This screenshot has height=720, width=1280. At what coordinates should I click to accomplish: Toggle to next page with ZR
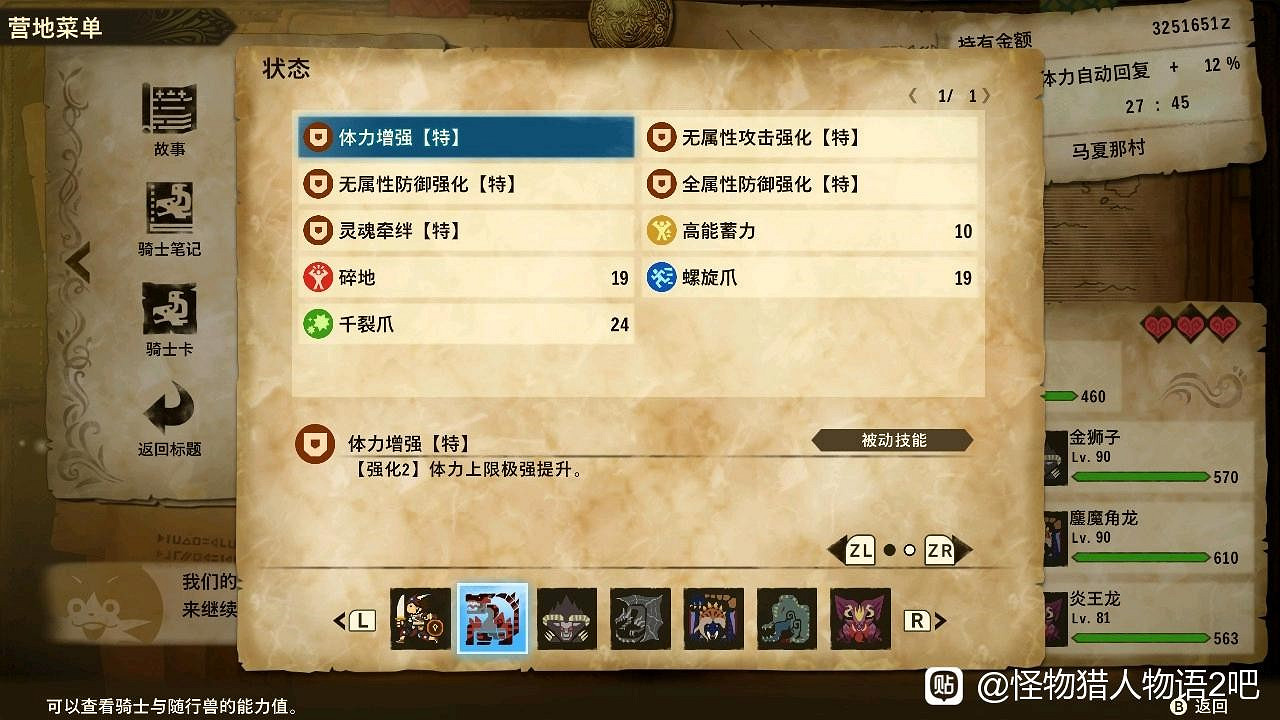click(x=938, y=549)
